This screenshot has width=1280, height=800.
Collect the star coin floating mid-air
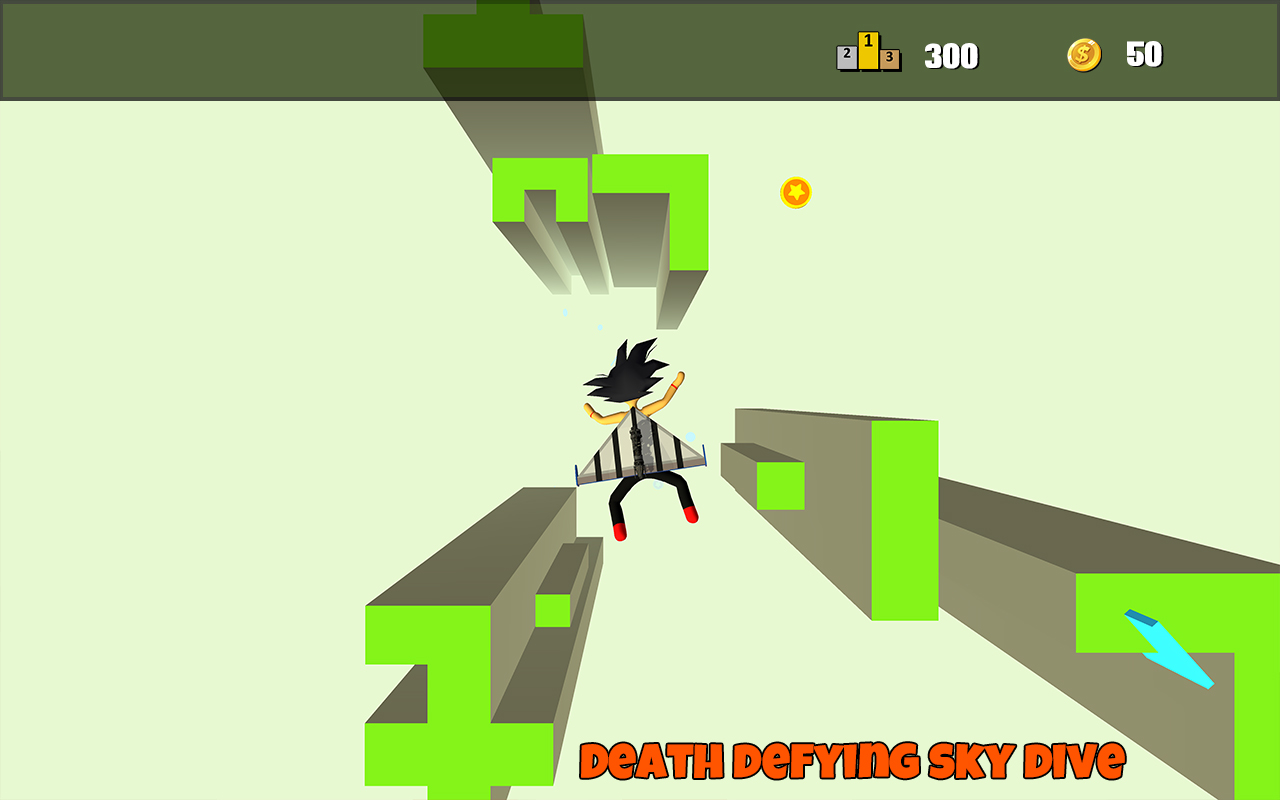795,192
